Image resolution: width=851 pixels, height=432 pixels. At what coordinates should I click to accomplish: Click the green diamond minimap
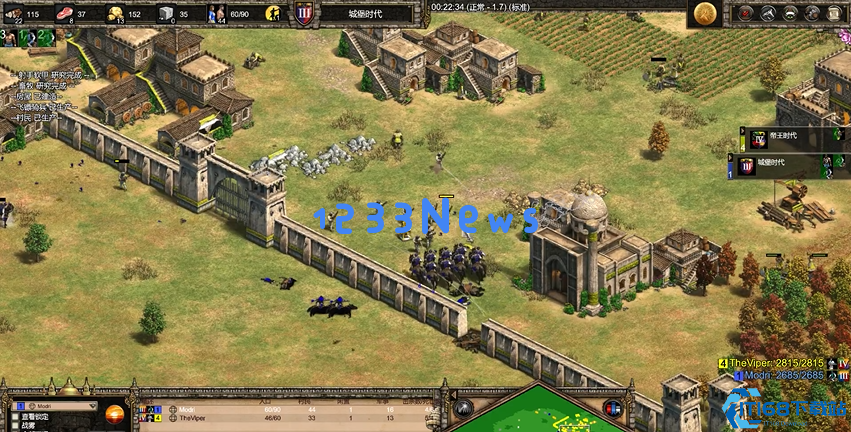(540, 415)
